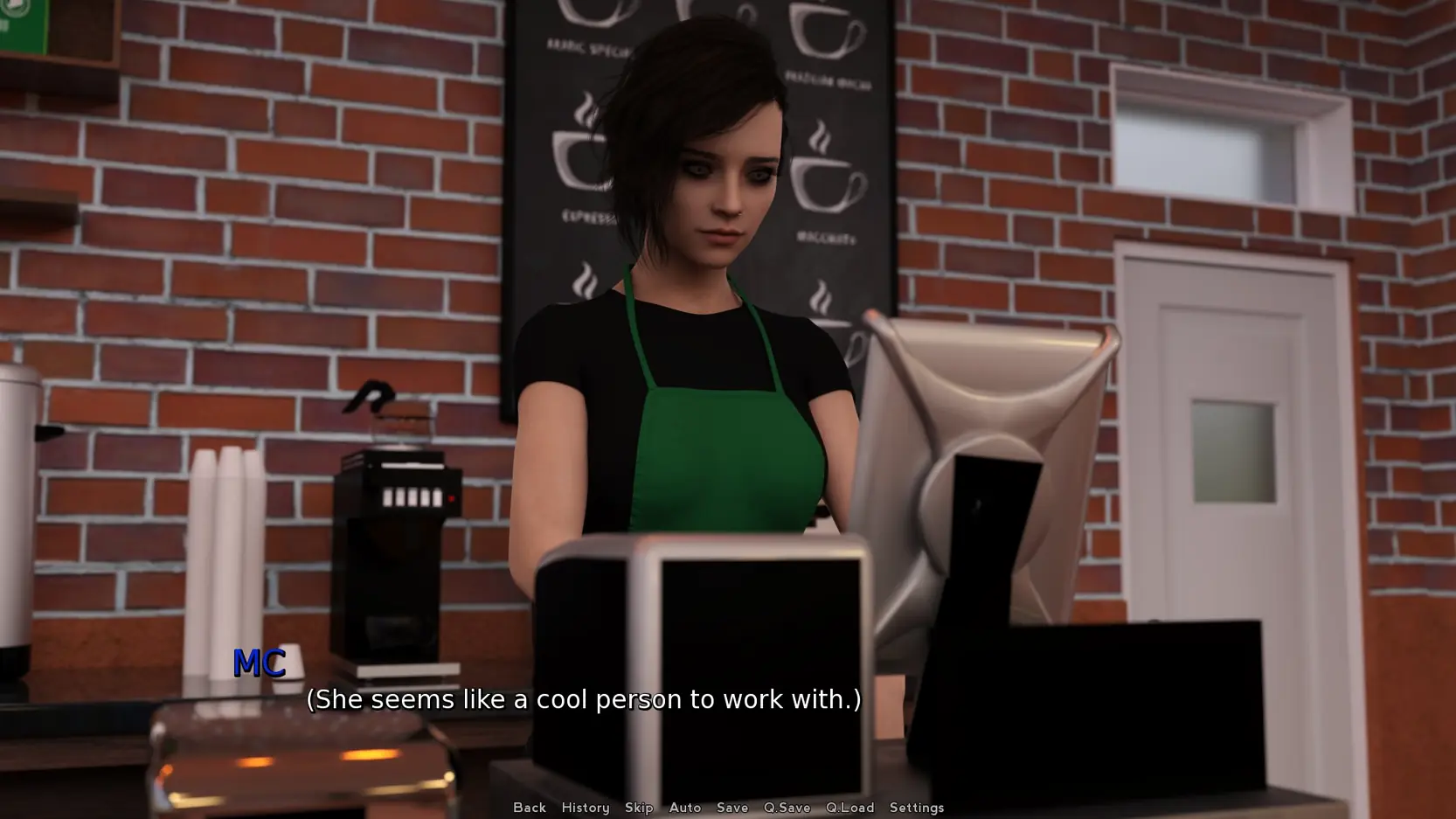This screenshot has height=819, width=1456.
Task: Save the game progress
Action: (x=732, y=808)
